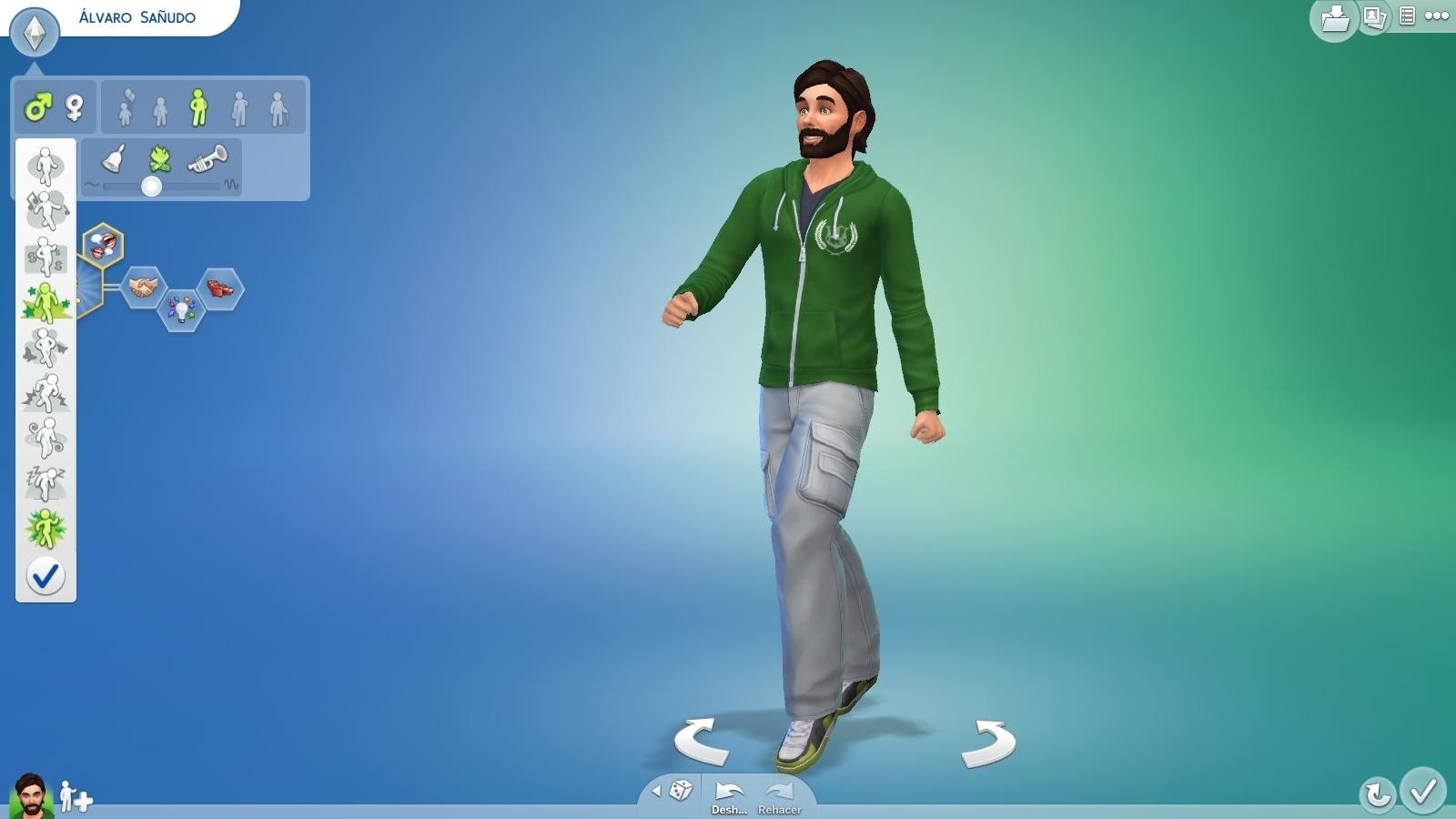Adjust the voice pitch slider

(153, 187)
